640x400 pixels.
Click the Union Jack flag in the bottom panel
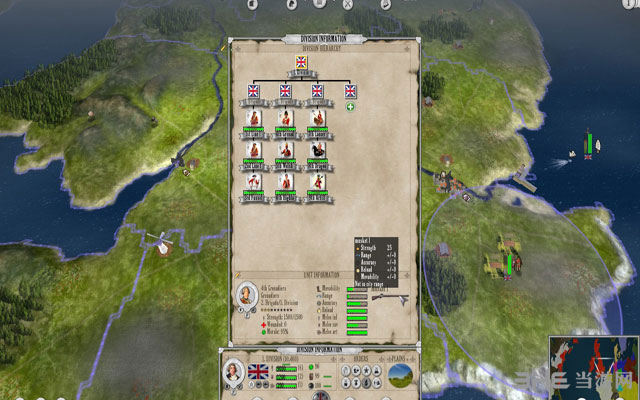coord(259,372)
